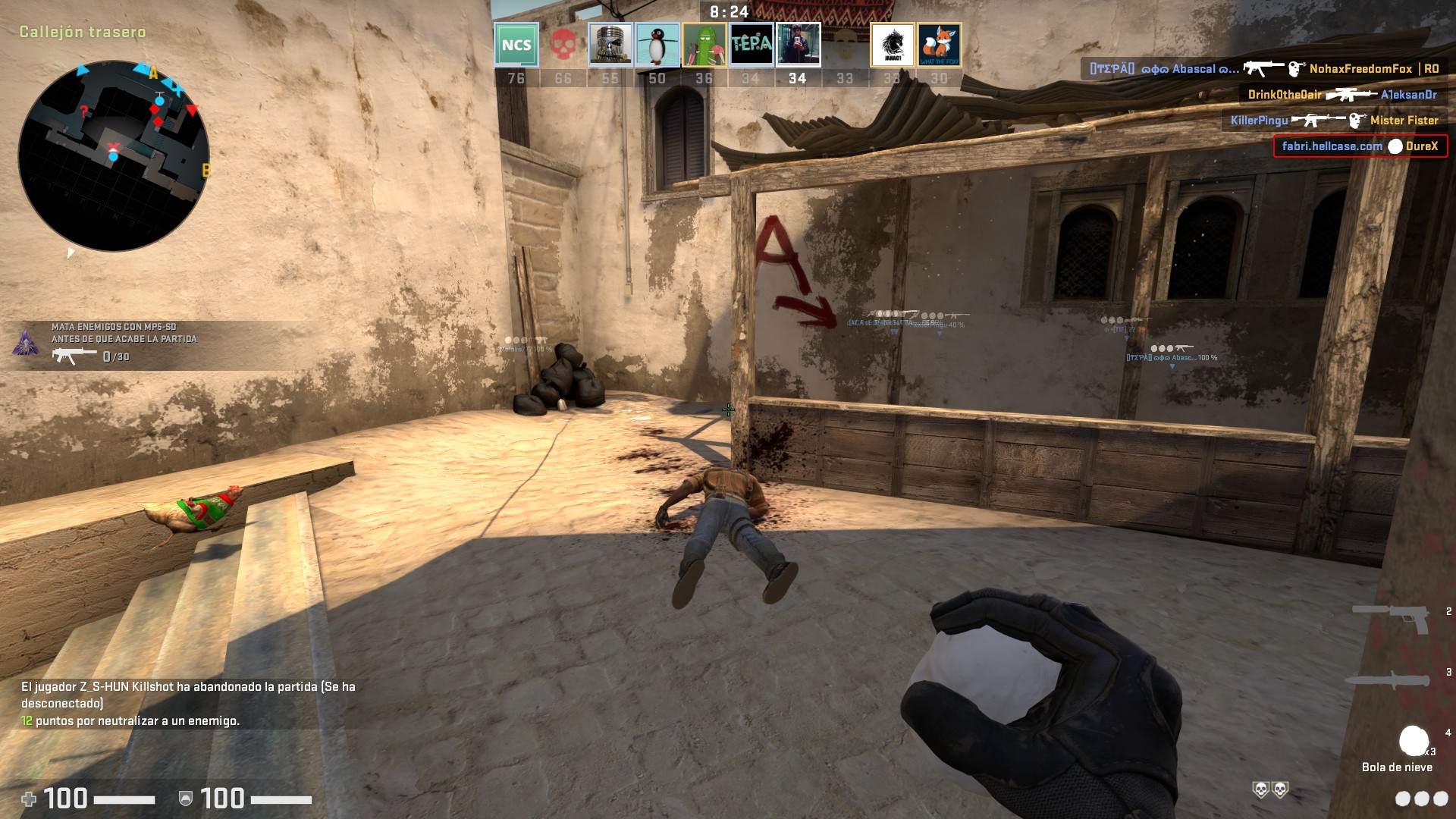Click the fox avatar on the scoreboard
This screenshot has height=819, width=1456.
click(x=939, y=45)
